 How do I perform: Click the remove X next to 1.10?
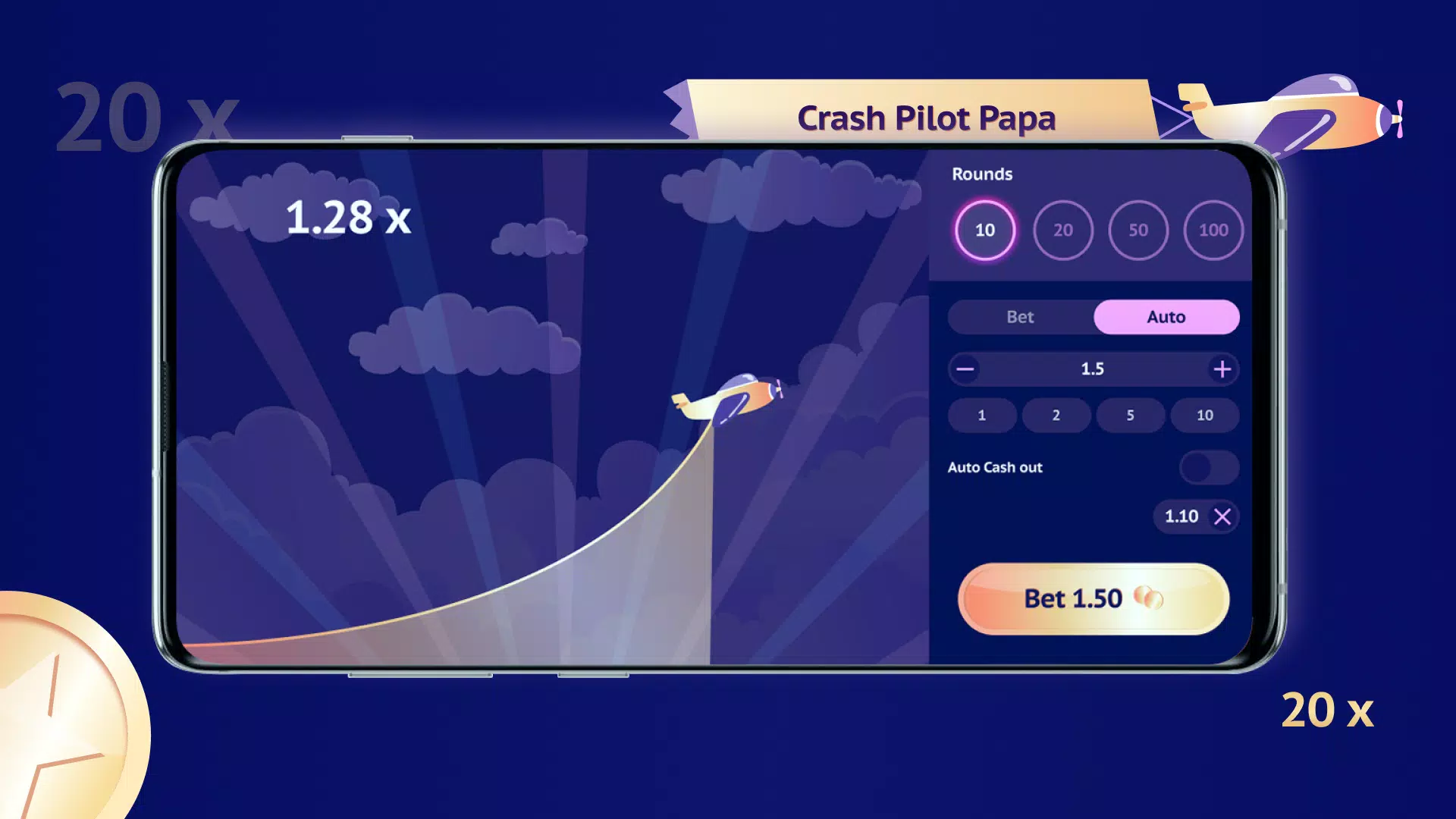(1223, 516)
